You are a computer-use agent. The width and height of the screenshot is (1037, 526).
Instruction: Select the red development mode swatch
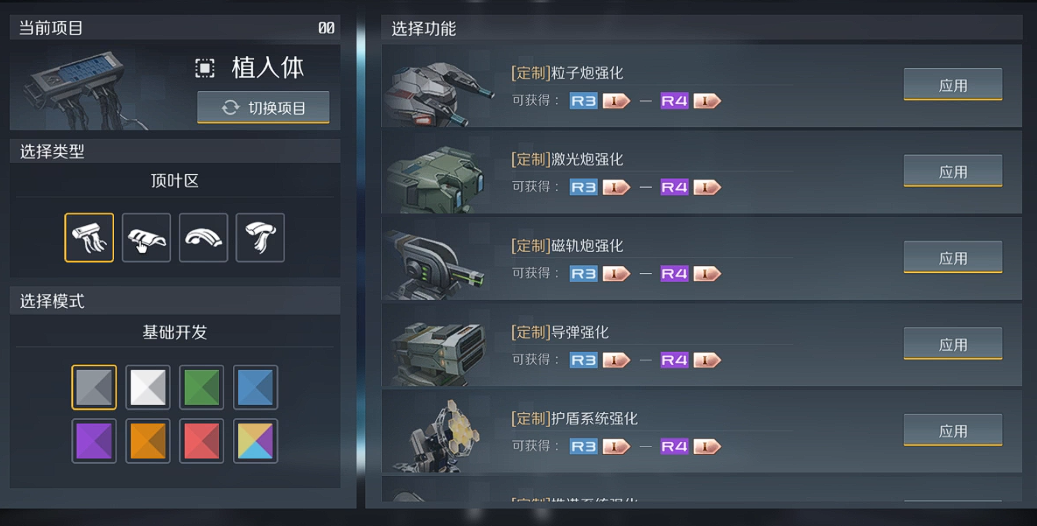pyautogui.click(x=202, y=441)
